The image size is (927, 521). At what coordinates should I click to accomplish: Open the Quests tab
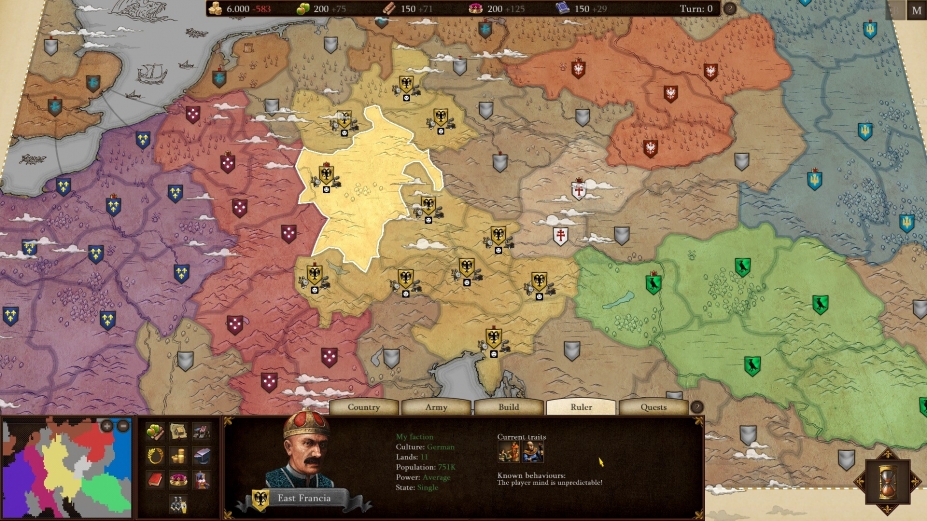click(653, 407)
